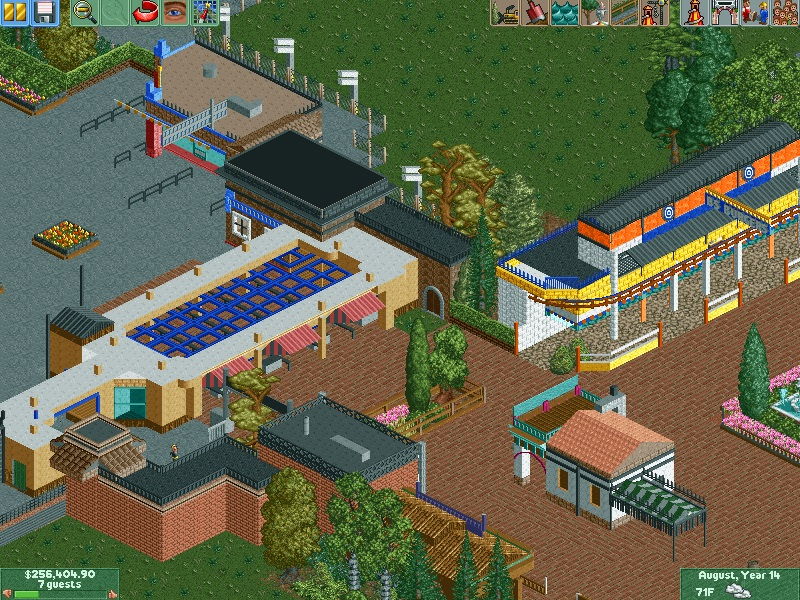Screen dimensions: 800x600
Task: Open the staff management window
Action: (x=752, y=12)
